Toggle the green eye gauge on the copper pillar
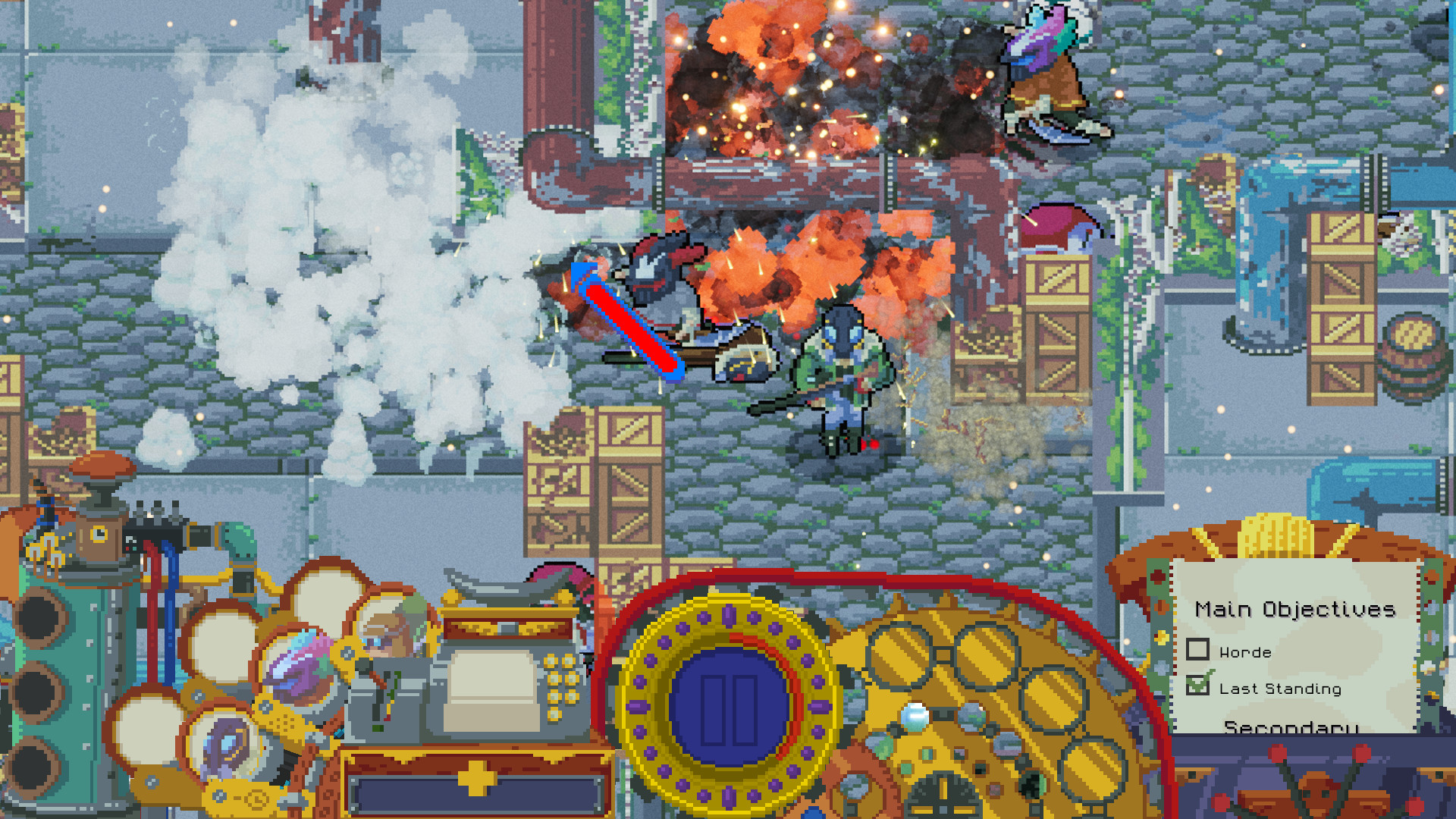1456x819 pixels. point(99,533)
